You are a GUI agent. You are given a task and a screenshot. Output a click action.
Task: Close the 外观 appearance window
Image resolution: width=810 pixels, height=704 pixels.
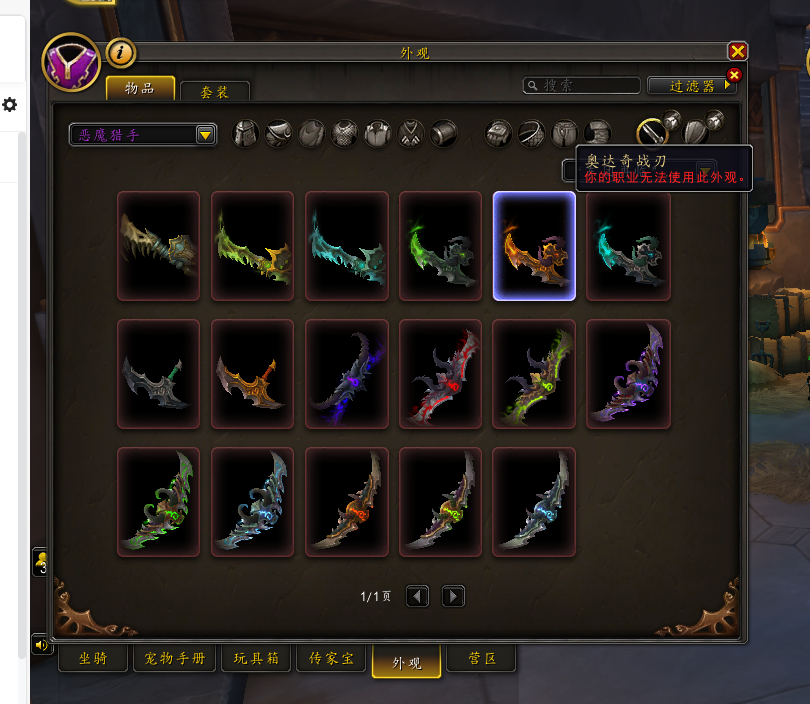(737, 51)
